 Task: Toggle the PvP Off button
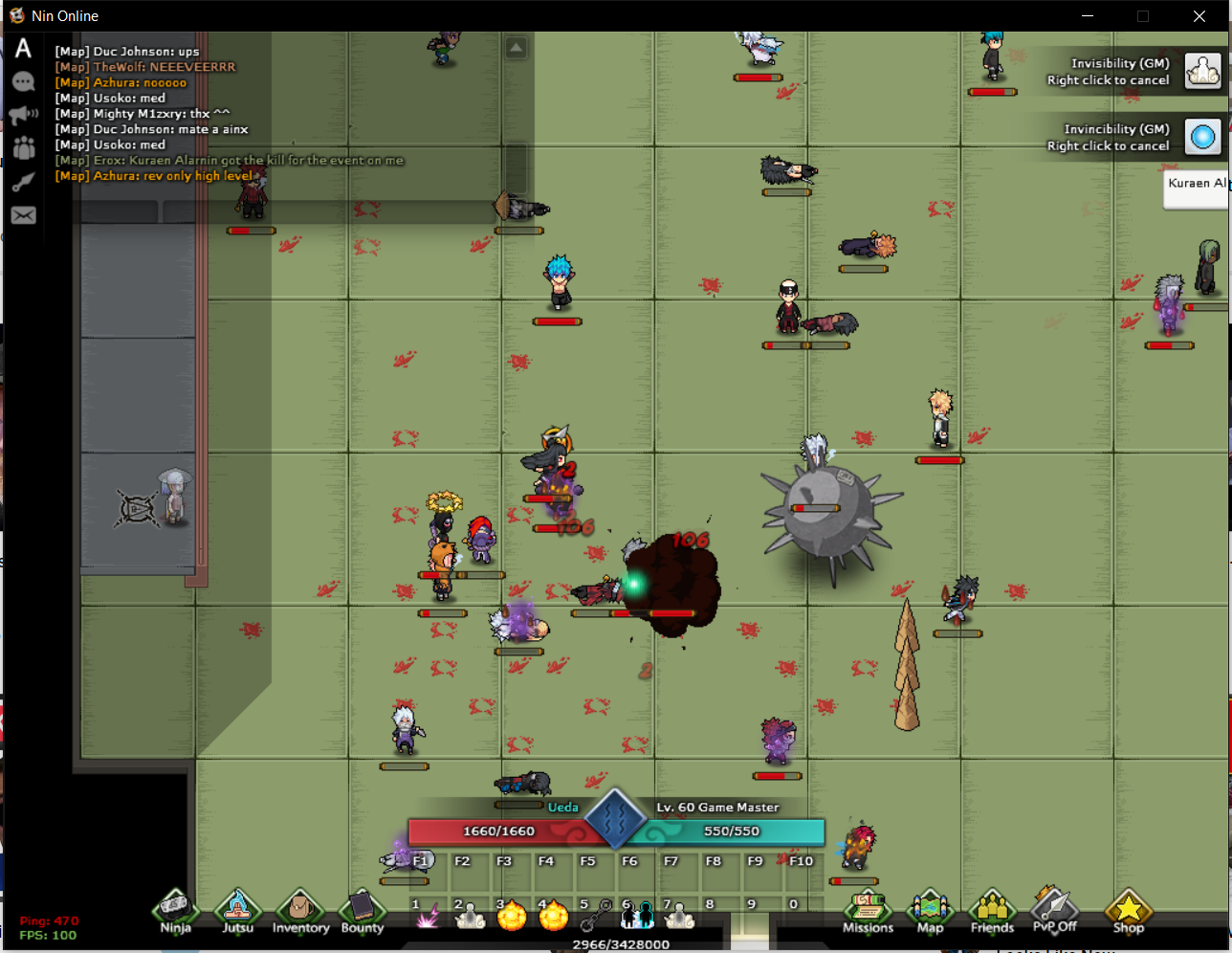coord(1054,911)
